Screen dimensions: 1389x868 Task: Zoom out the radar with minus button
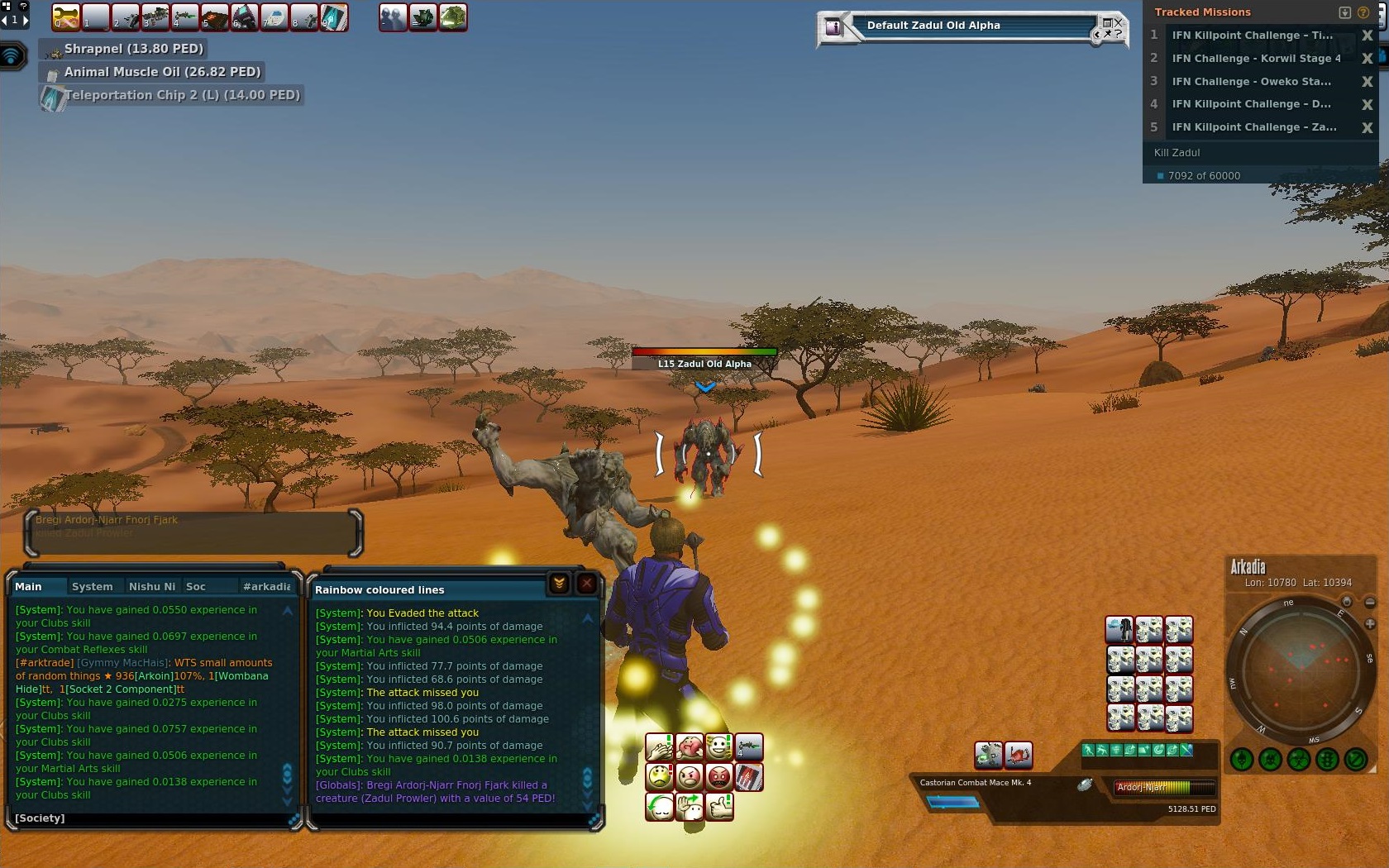coord(1370,603)
